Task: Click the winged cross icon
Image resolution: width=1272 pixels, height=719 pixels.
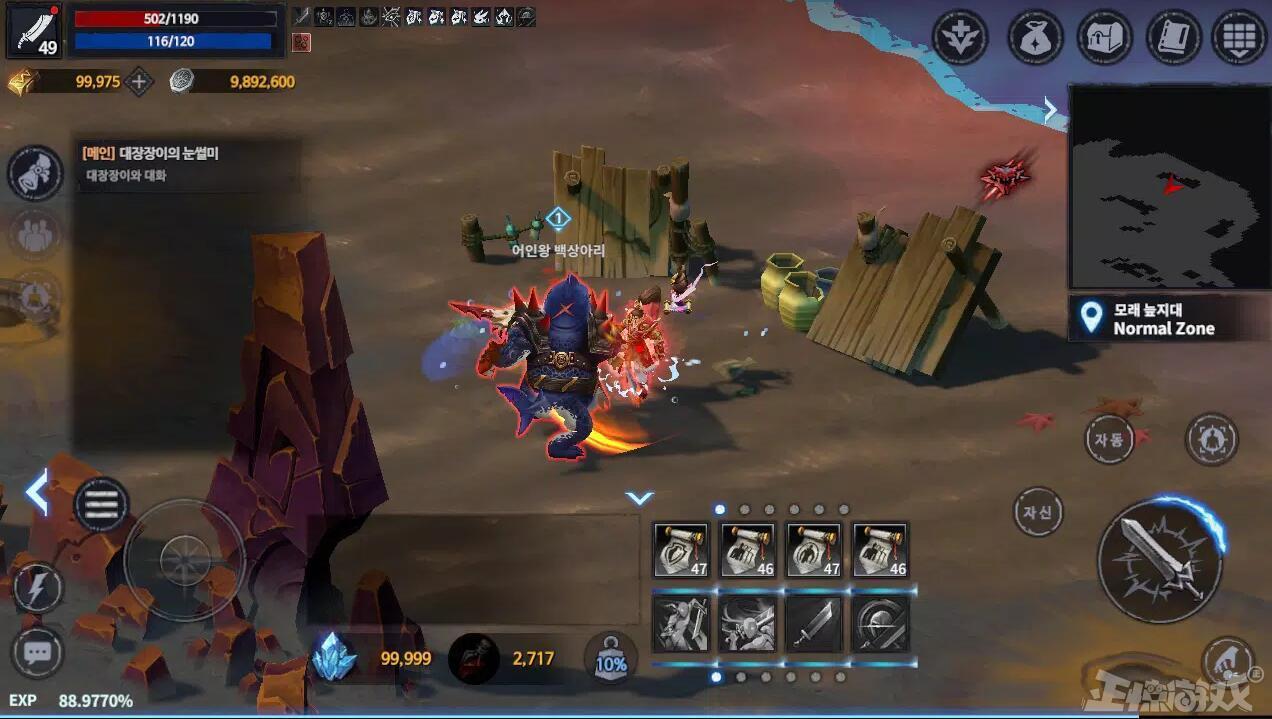Action: click(960, 38)
